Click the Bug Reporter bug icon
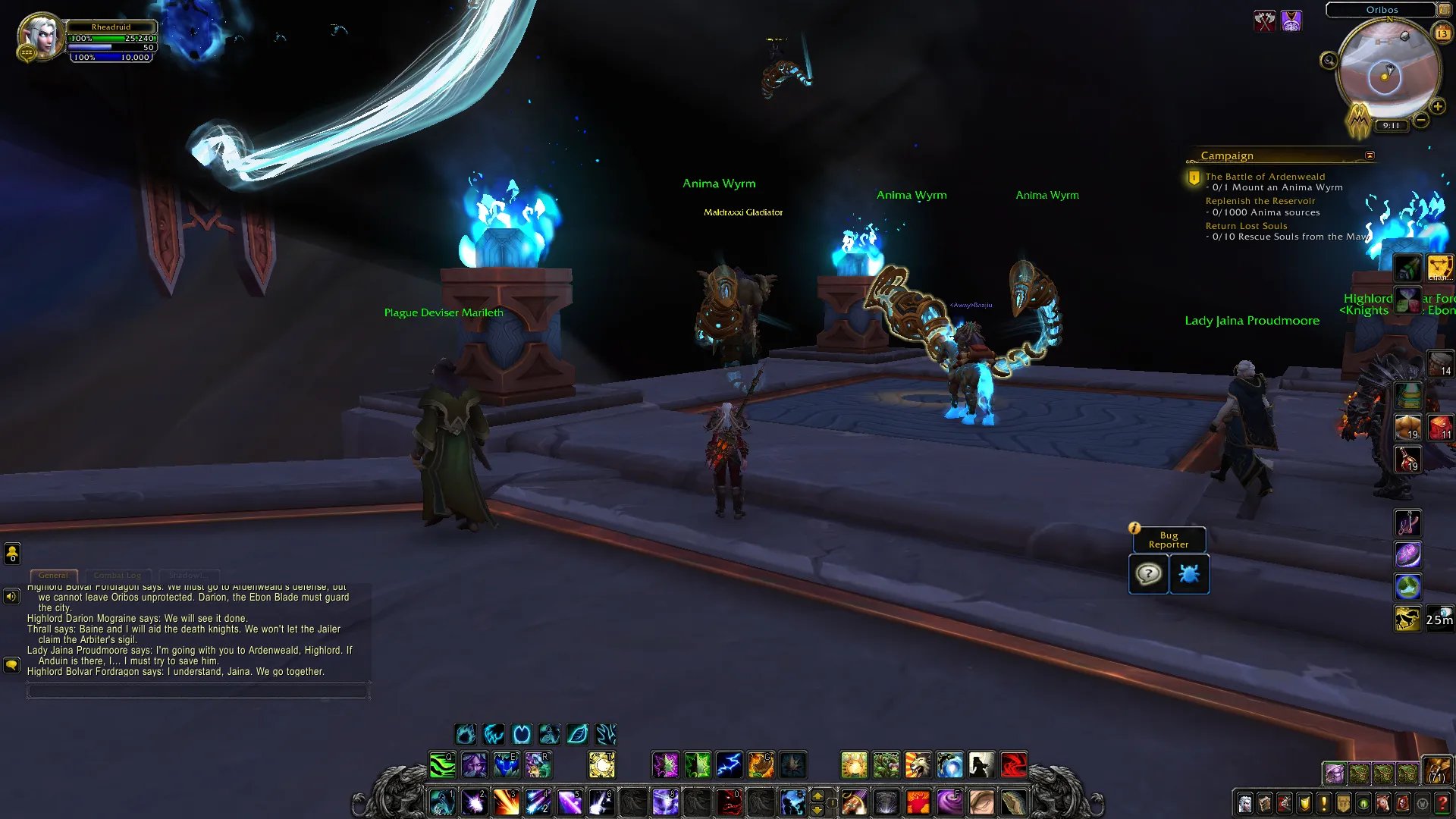Image resolution: width=1456 pixels, height=819 pixels. [x=1189, y=574]
